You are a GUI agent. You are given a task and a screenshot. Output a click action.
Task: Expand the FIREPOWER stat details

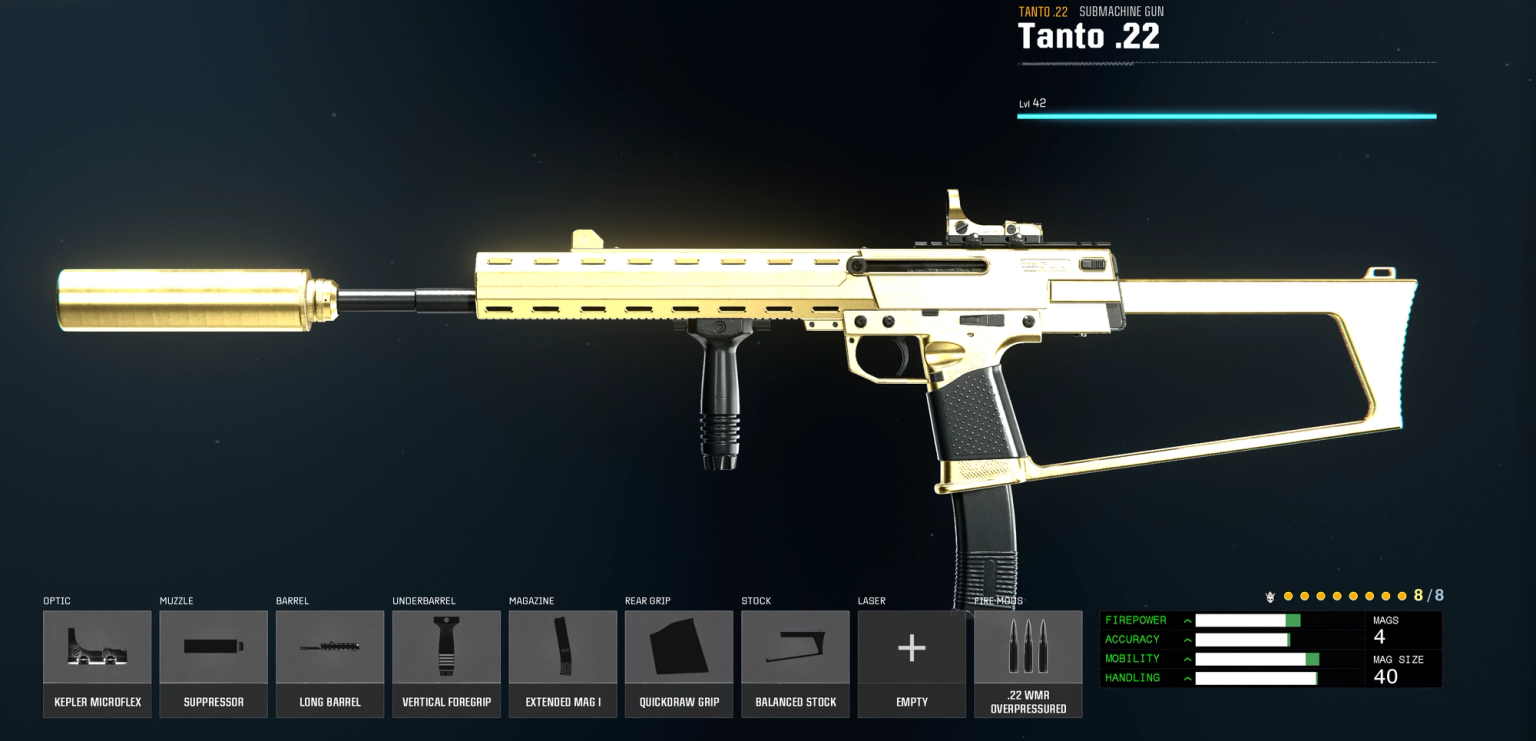[x=1186, y=620]
